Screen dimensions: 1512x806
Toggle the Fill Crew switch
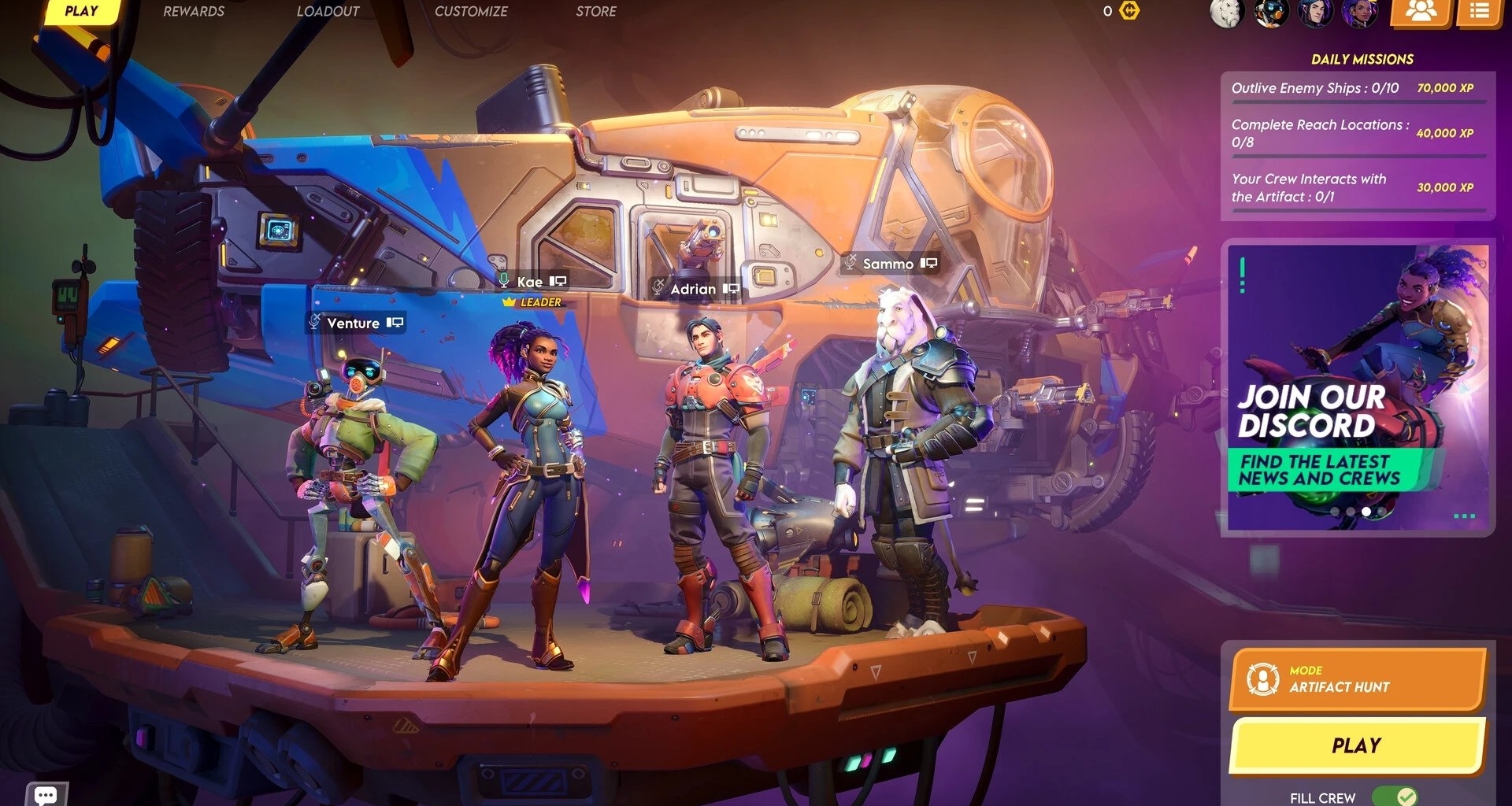[1394, 797]
